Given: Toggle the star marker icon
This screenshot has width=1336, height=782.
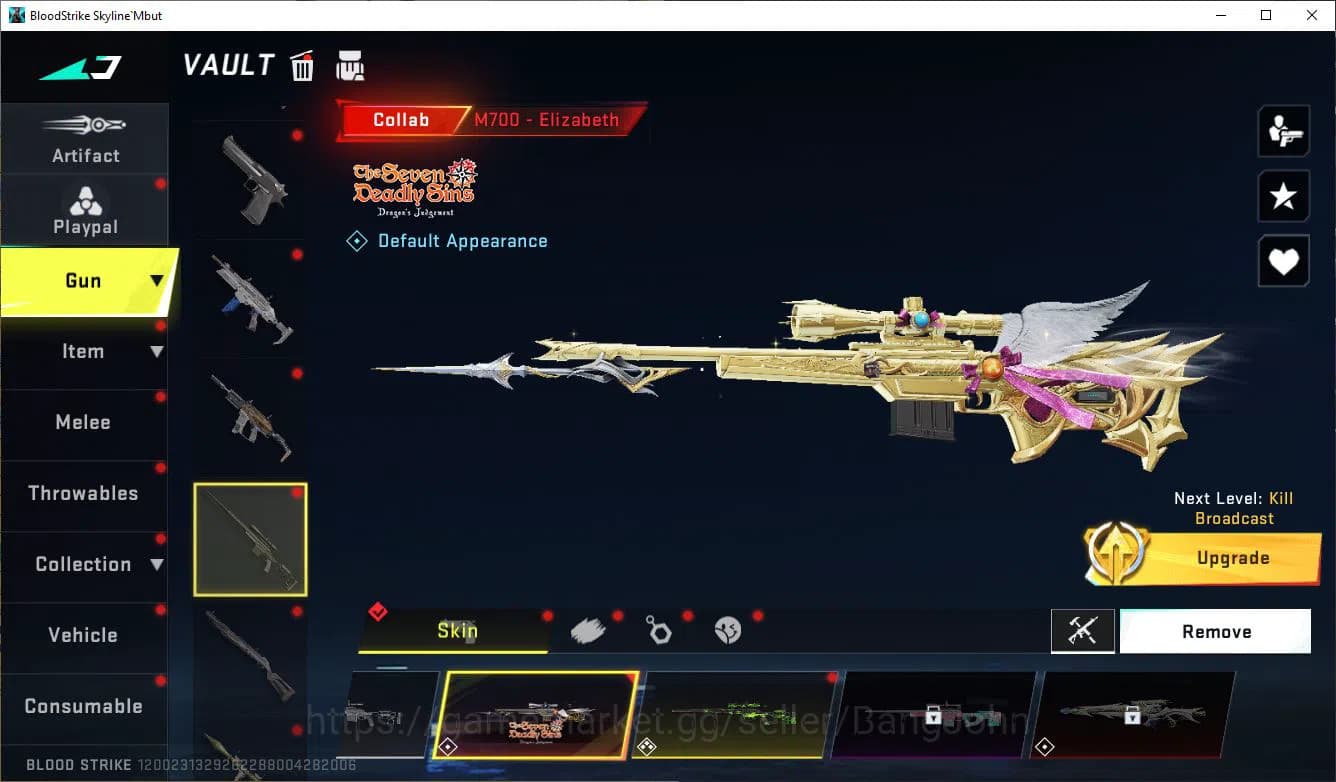Looking at the screenshot, I should [x=1284, y=196].
